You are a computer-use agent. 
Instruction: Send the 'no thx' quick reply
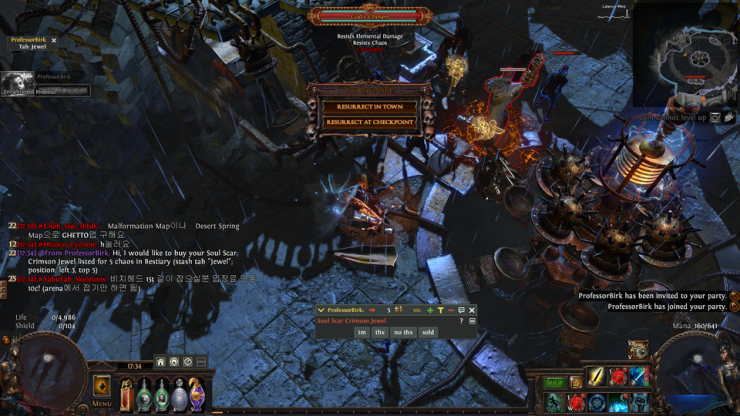[403, 332]
